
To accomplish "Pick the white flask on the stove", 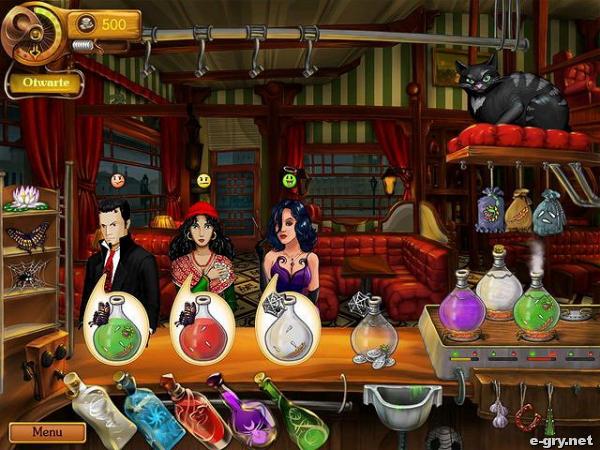I will pos(499,283).
